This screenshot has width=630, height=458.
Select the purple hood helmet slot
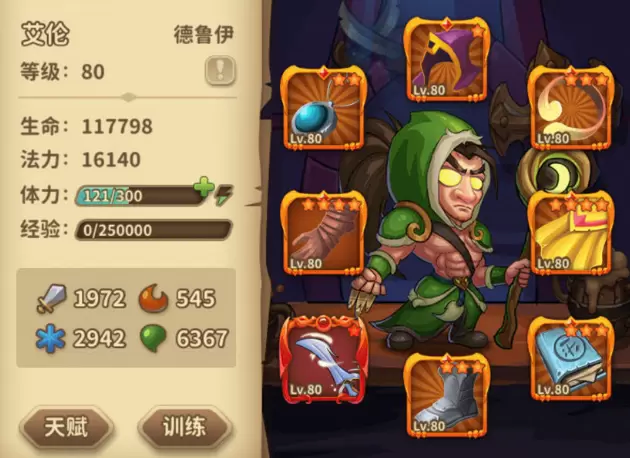[445, 59]
